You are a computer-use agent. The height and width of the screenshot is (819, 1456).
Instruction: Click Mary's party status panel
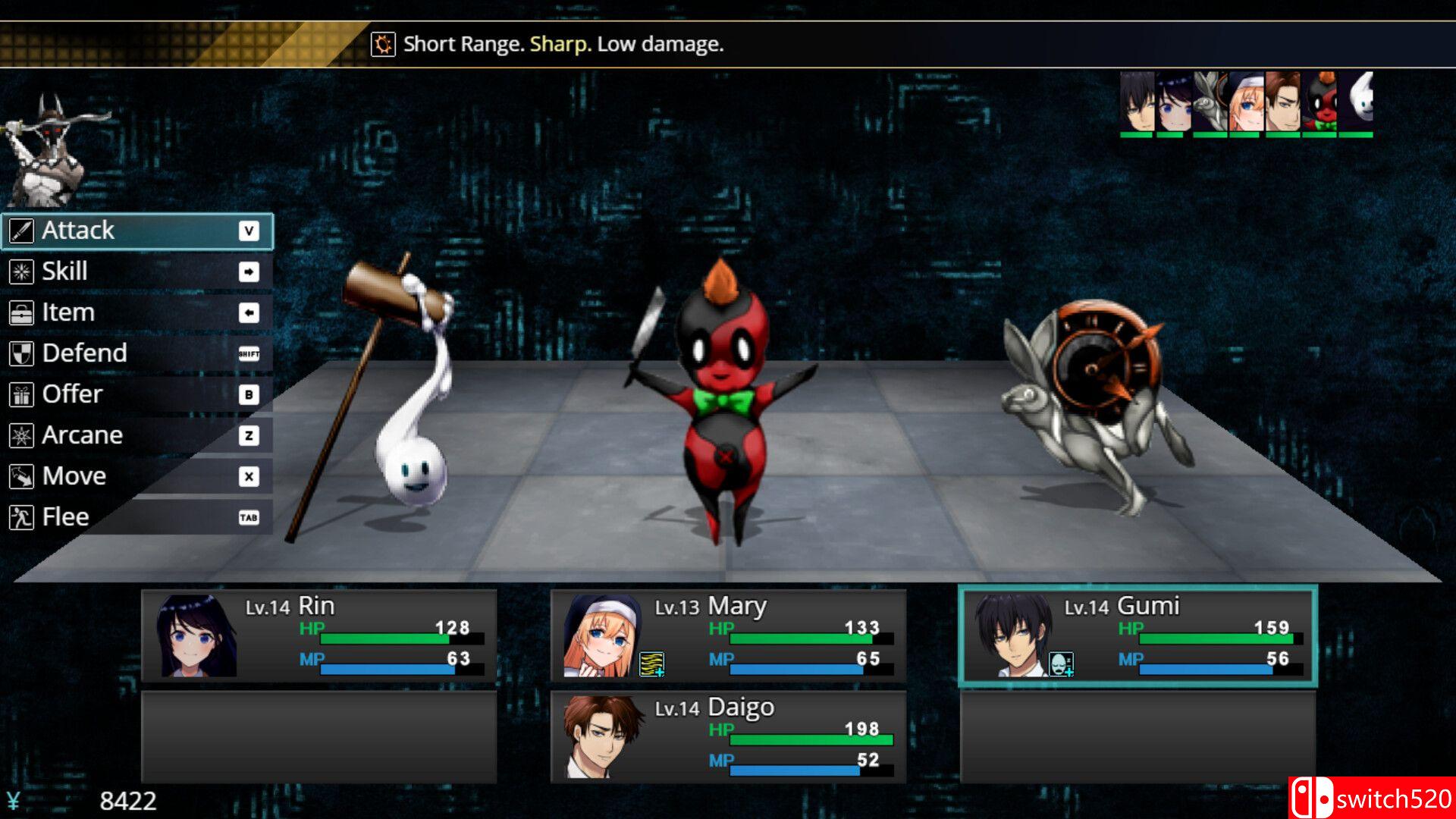[x=728, y=635]
